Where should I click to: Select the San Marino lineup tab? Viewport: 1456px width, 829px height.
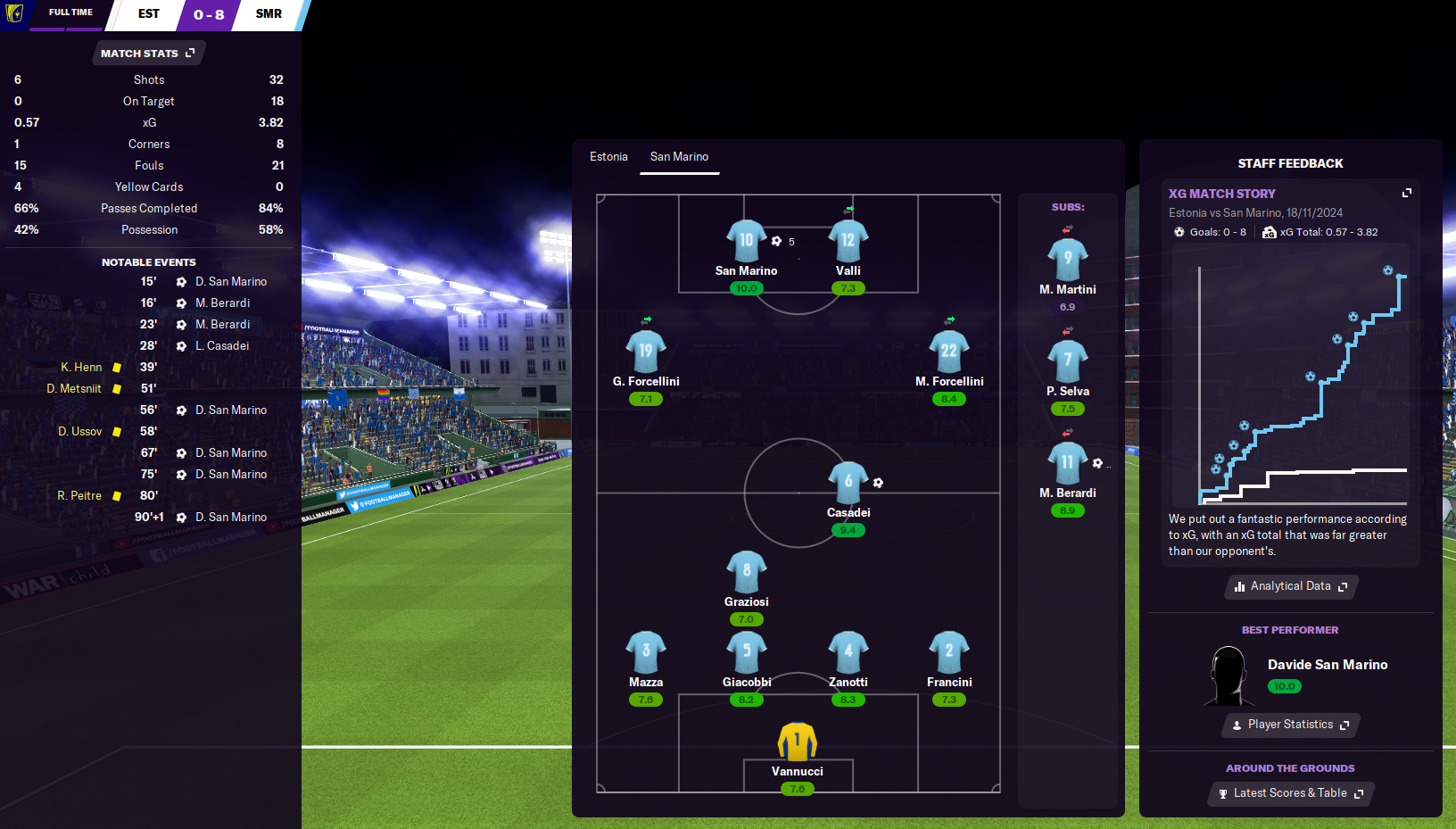coord(679,157)
